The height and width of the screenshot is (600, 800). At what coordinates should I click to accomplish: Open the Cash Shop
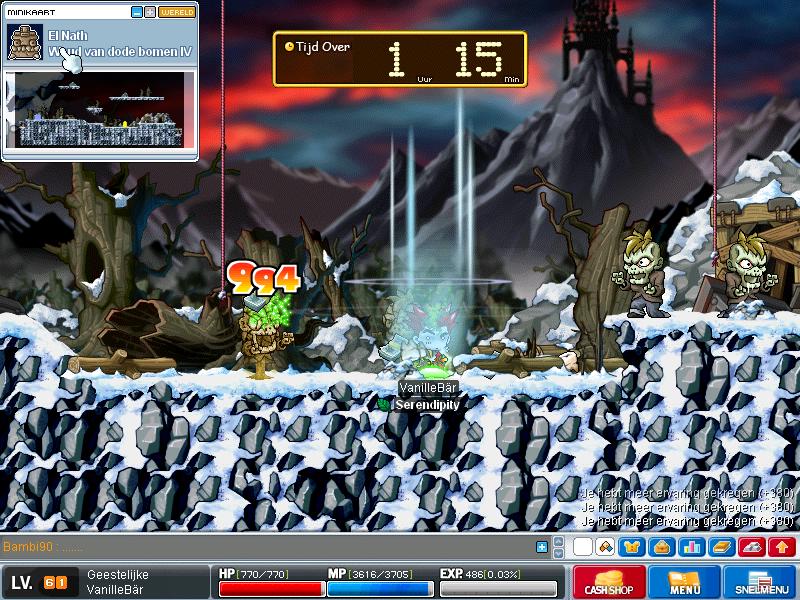pyautogui.click(x=608, y=583)
